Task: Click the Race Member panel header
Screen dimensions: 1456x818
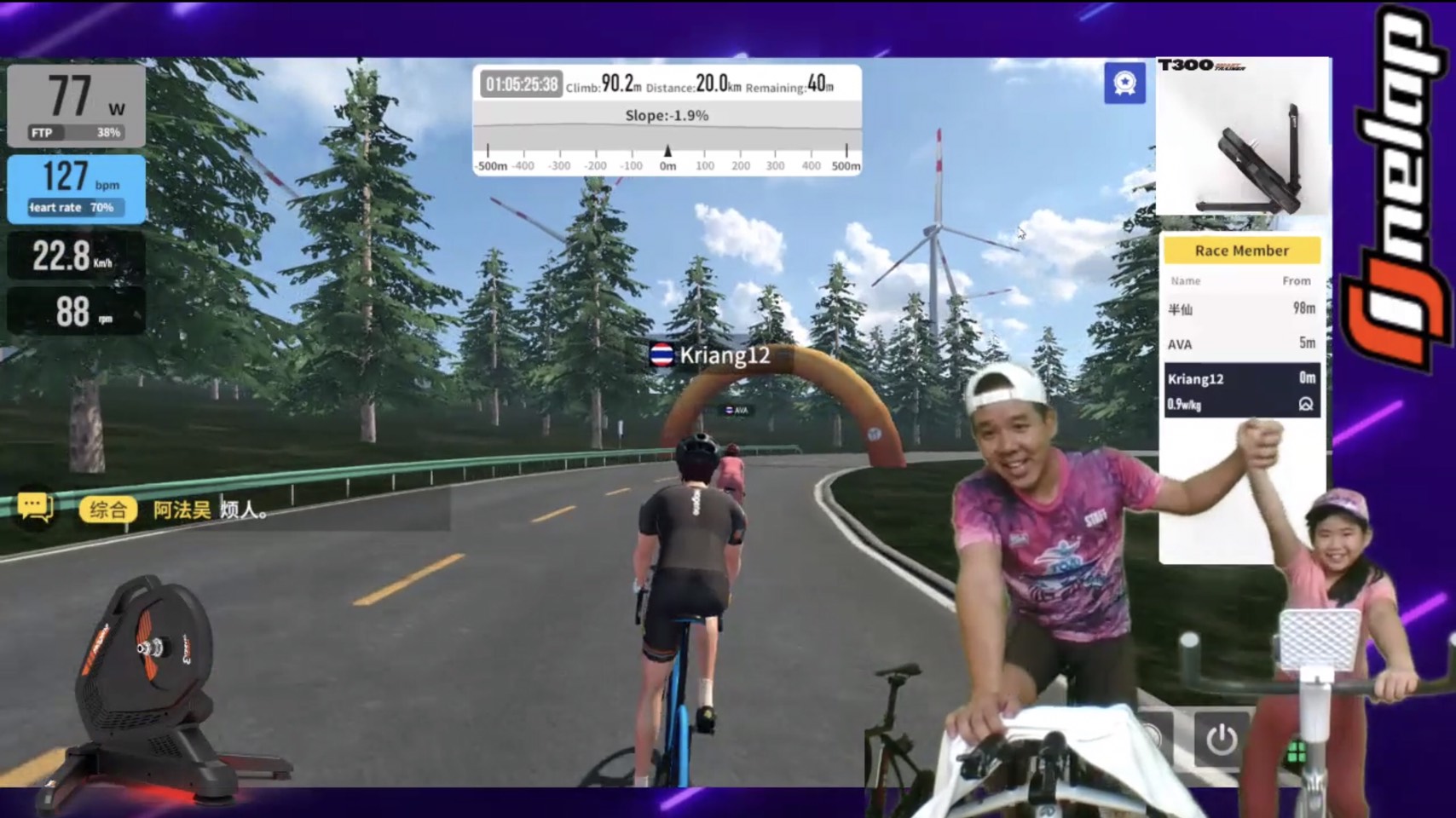Action: (1241, 251)
